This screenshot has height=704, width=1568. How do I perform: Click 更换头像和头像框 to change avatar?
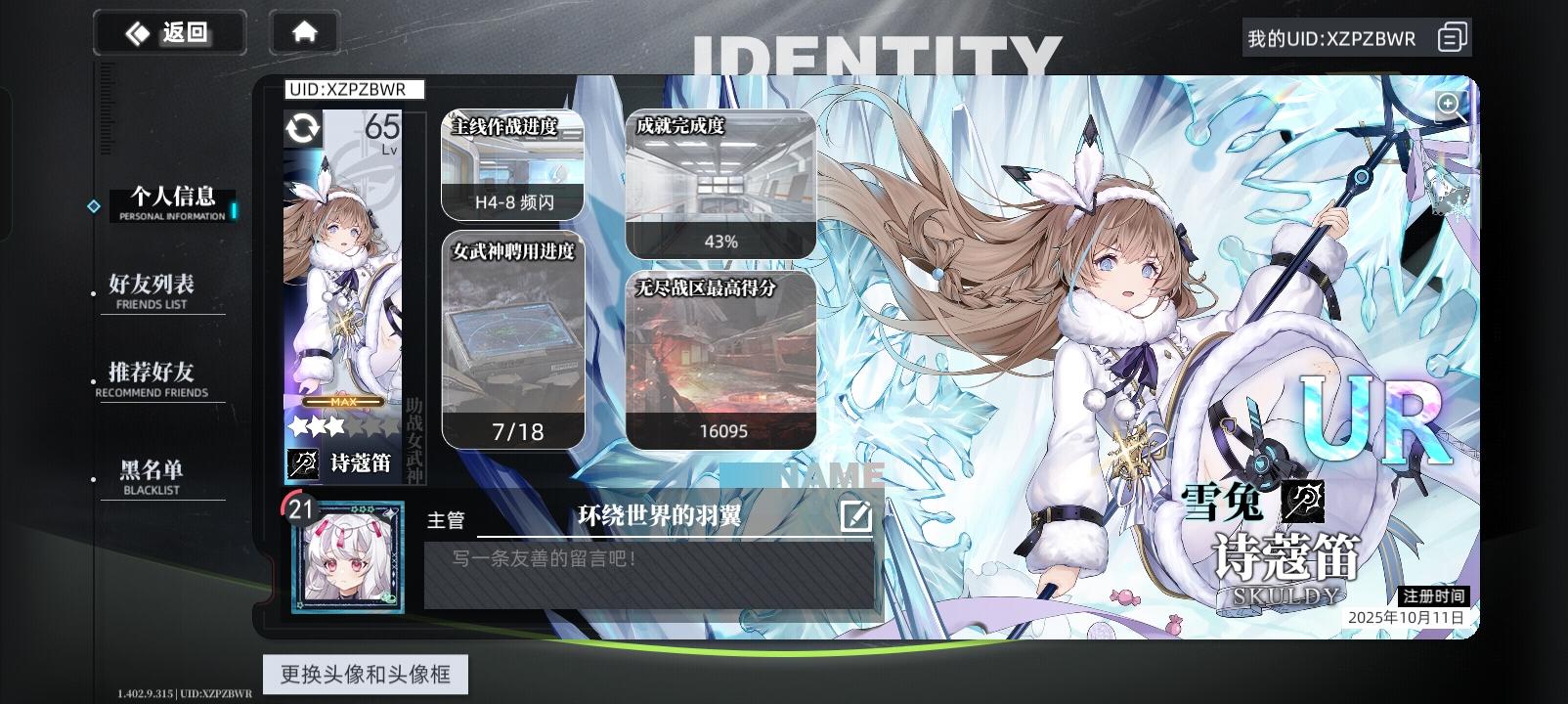(366, 674)
